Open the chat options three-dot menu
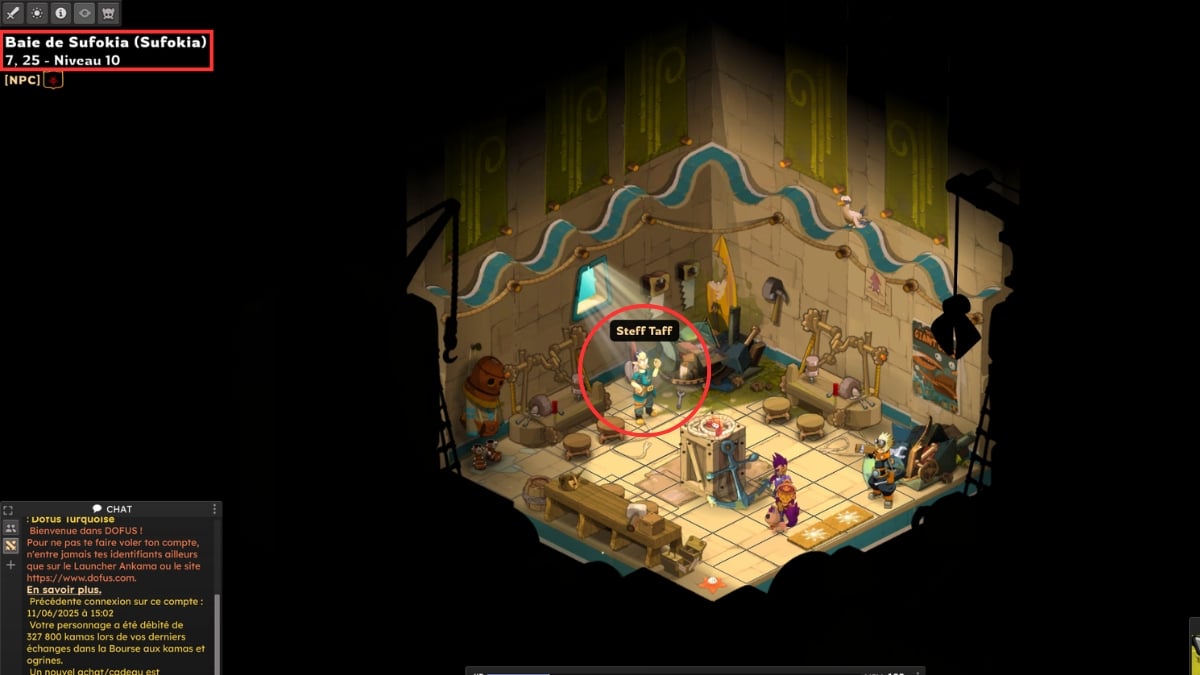This screenshot has height=675, width=1200. coord(214,509)
